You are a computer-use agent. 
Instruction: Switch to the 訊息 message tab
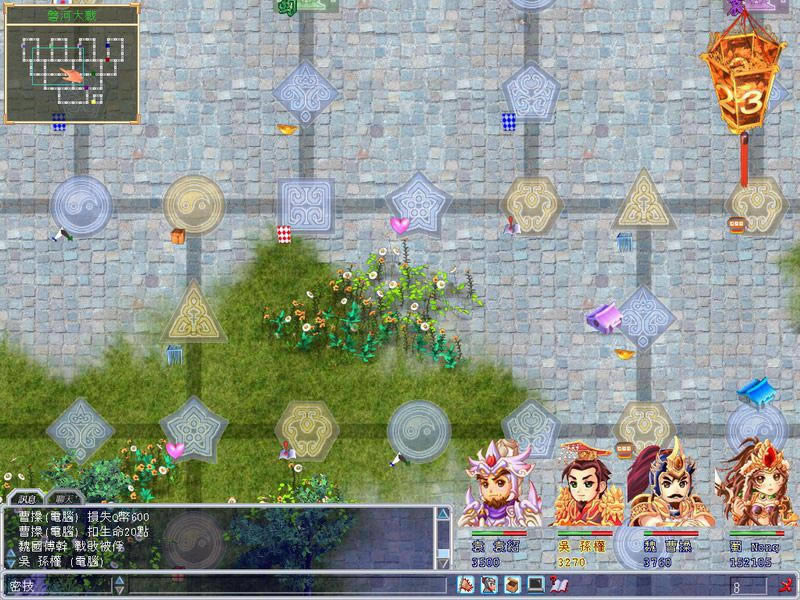[x=23, y=497]
